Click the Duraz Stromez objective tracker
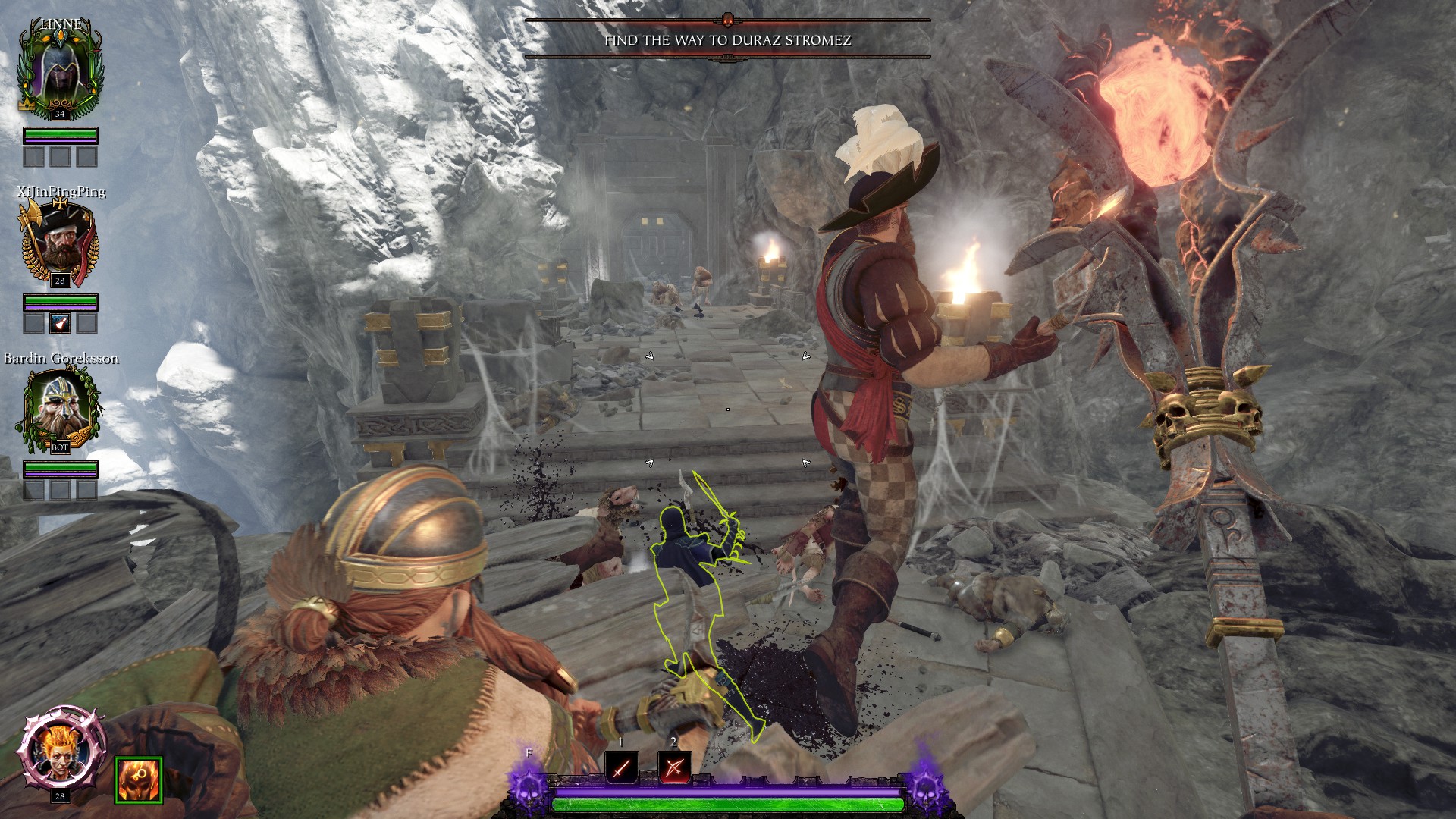 click(x=728, y=40)
